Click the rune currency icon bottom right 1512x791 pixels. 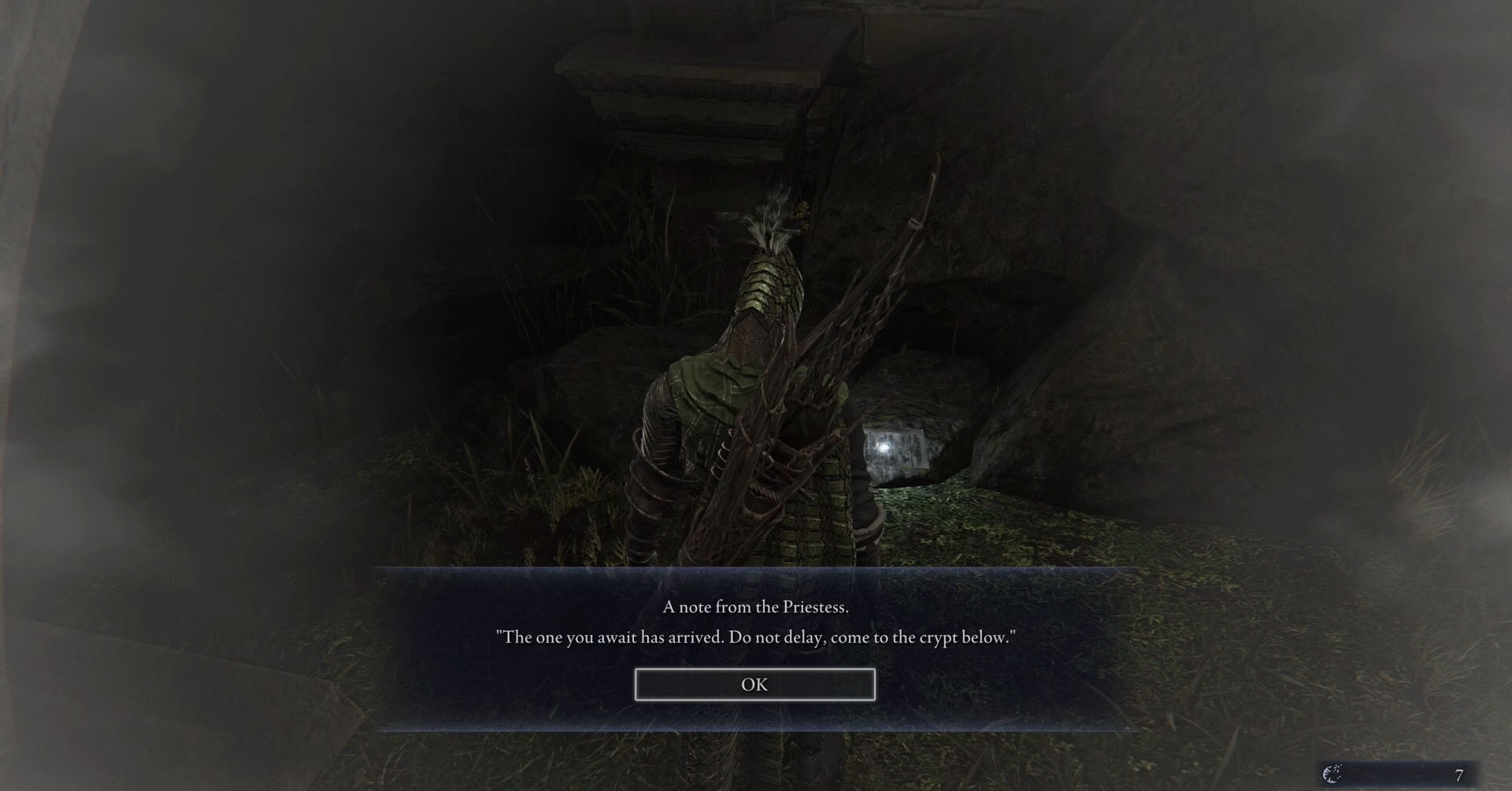pyautogui.click(x=1331, y=775)
